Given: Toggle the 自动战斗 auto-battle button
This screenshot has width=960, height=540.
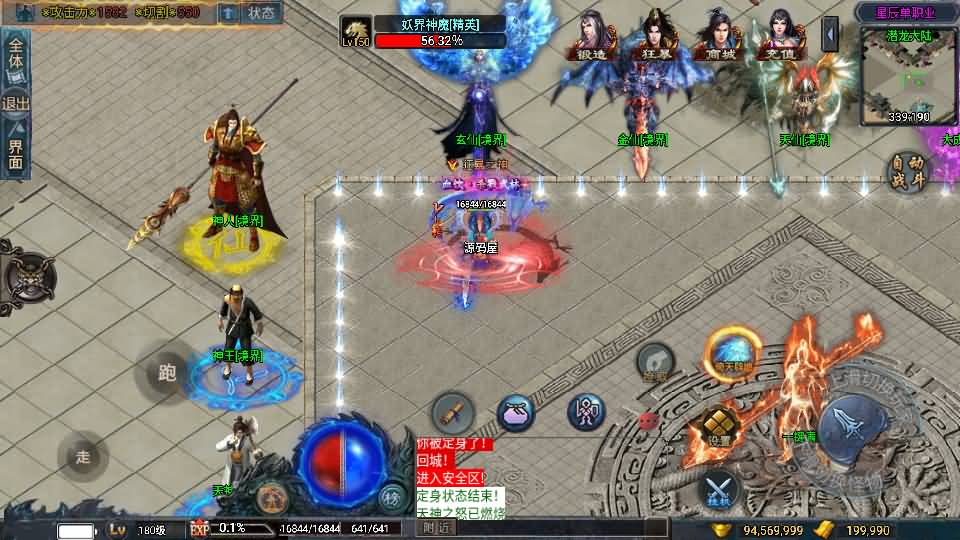Looking at the screenshot, I should (x=908, y=172).
